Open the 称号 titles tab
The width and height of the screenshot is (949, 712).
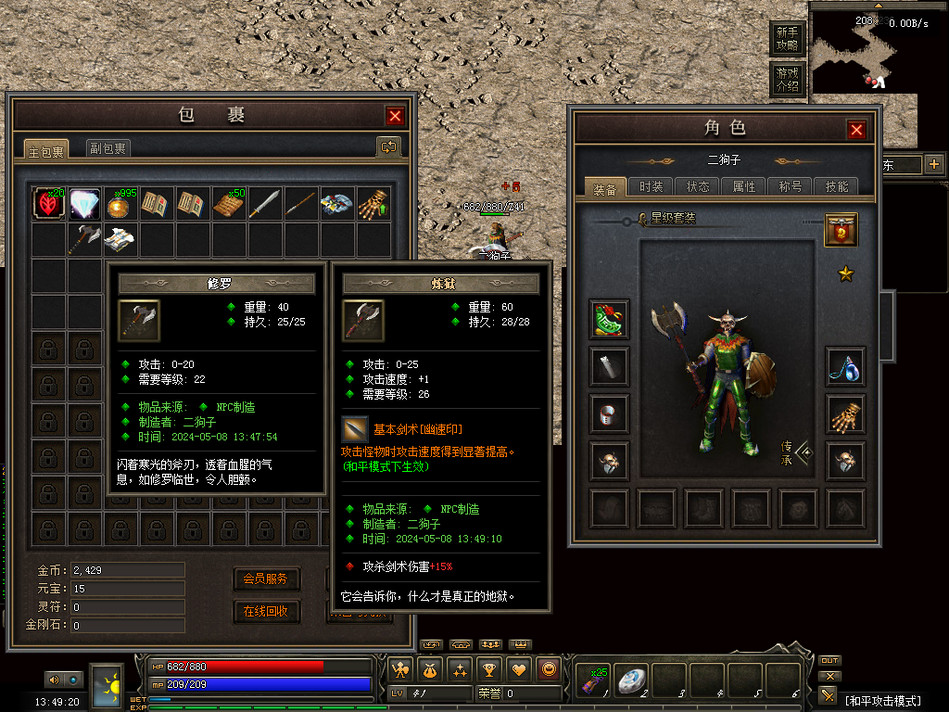pos(790,187)
